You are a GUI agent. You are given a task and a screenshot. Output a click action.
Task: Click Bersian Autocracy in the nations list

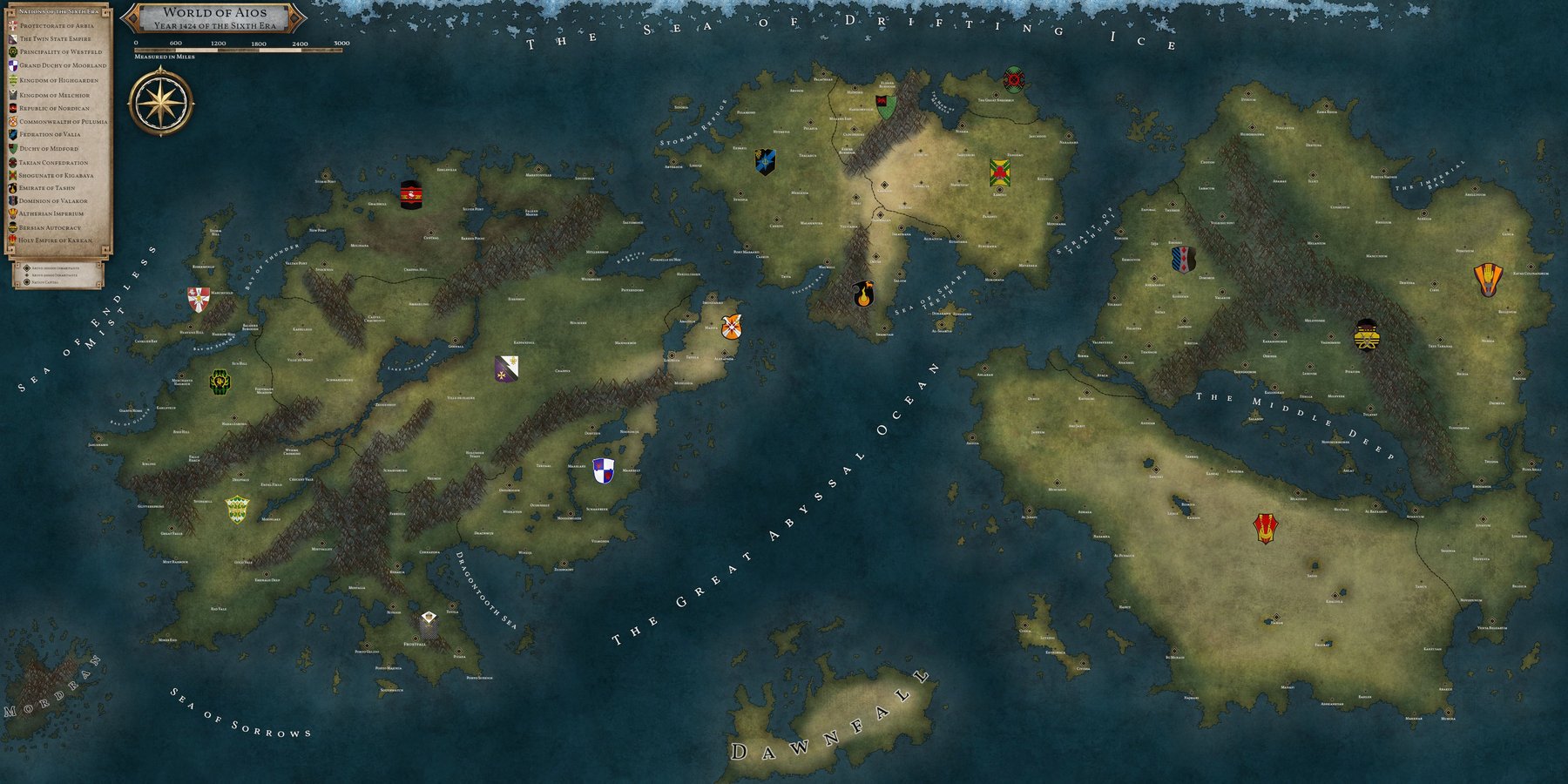[50, 227]
